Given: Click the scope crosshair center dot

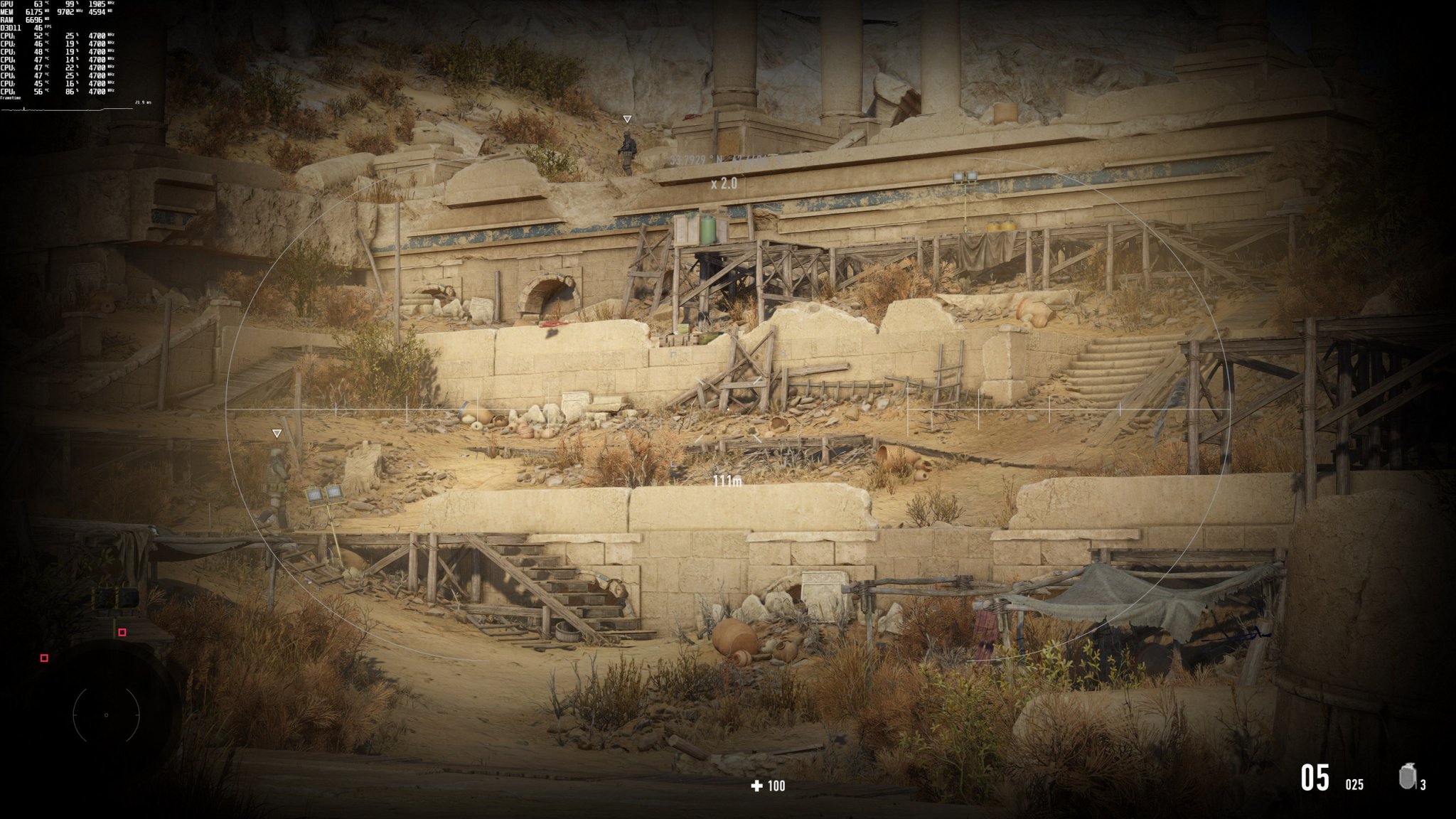Looking at the screenshot, I should pos(728,409).
